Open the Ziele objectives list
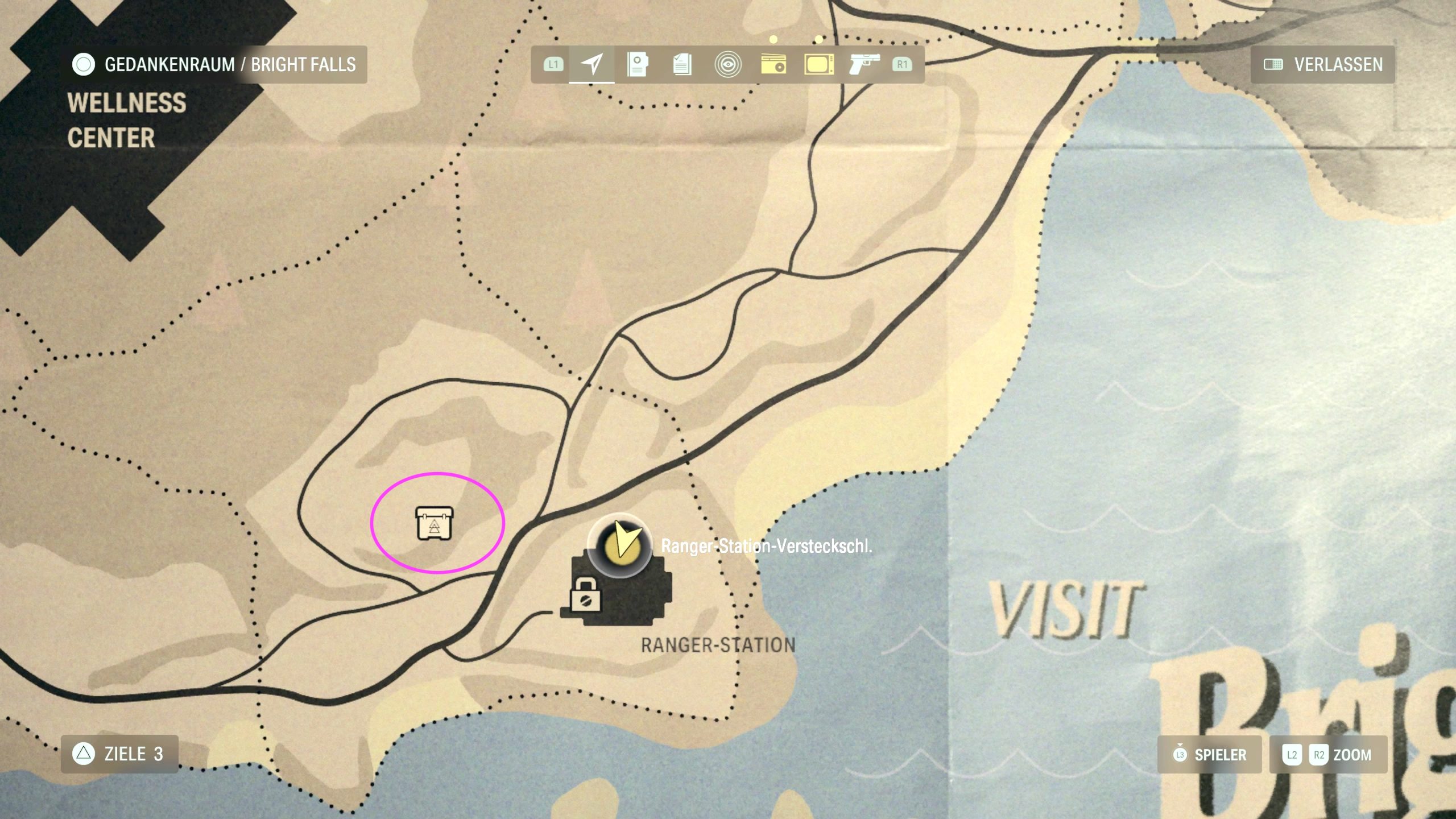Image resolution: width=1456 pixels, height=819 pixels. tap(119, 754)
